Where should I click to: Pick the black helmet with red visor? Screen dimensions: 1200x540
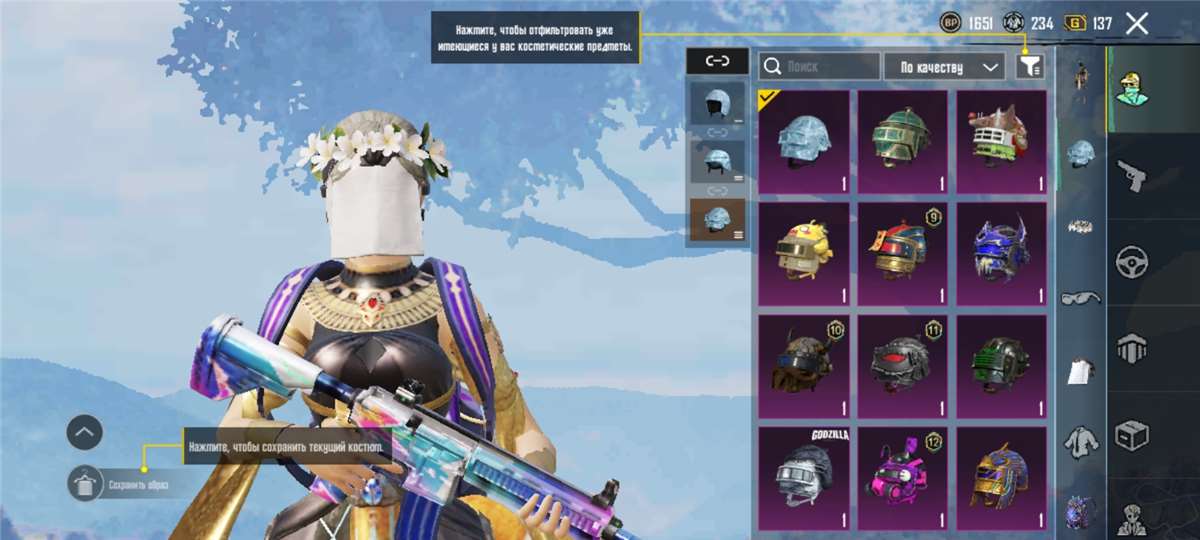[902, 366]
